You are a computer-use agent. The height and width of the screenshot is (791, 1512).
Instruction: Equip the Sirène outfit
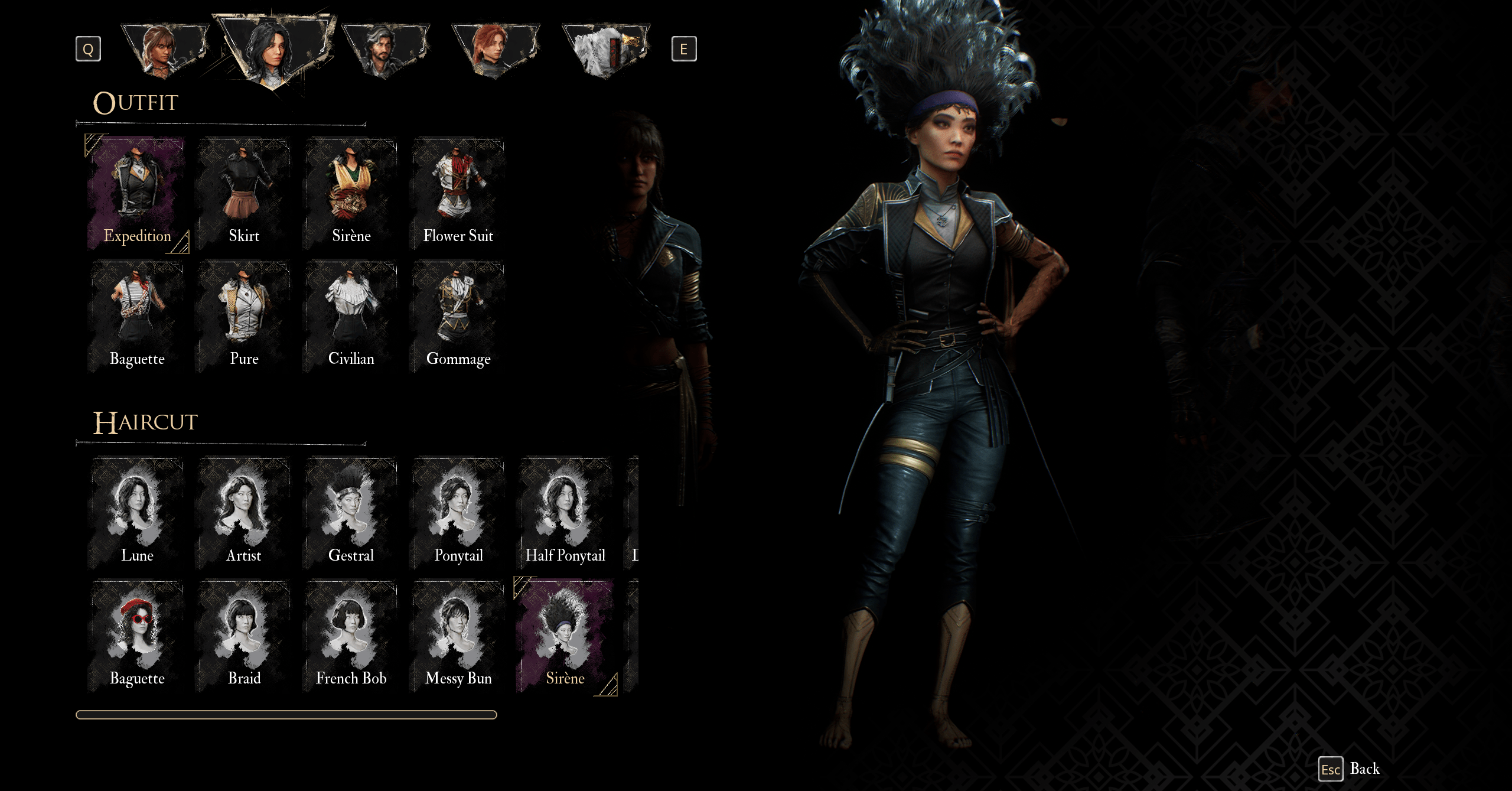[x=351, y=193]
